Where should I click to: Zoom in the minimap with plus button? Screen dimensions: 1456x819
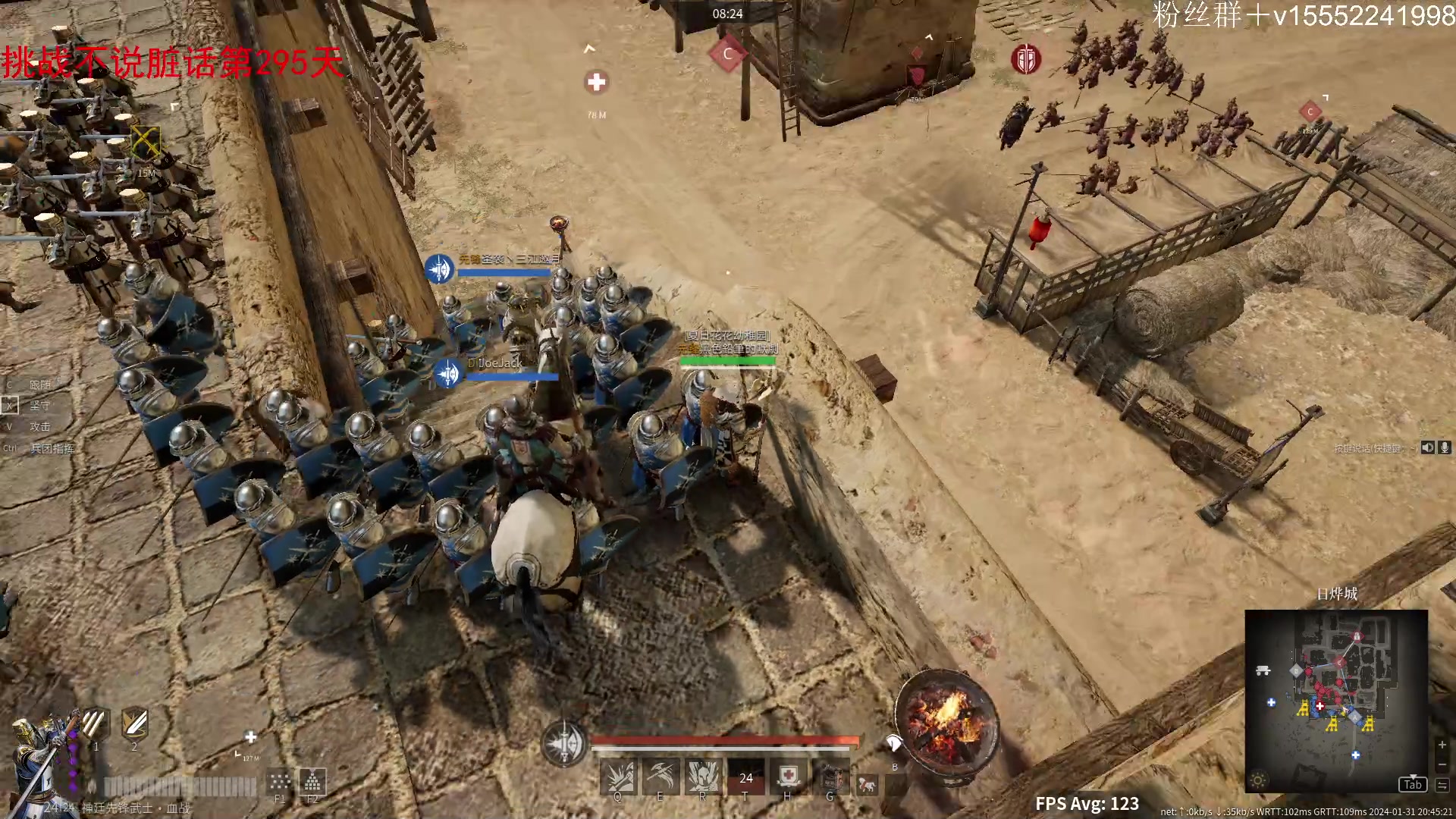tap(1442, 745)
